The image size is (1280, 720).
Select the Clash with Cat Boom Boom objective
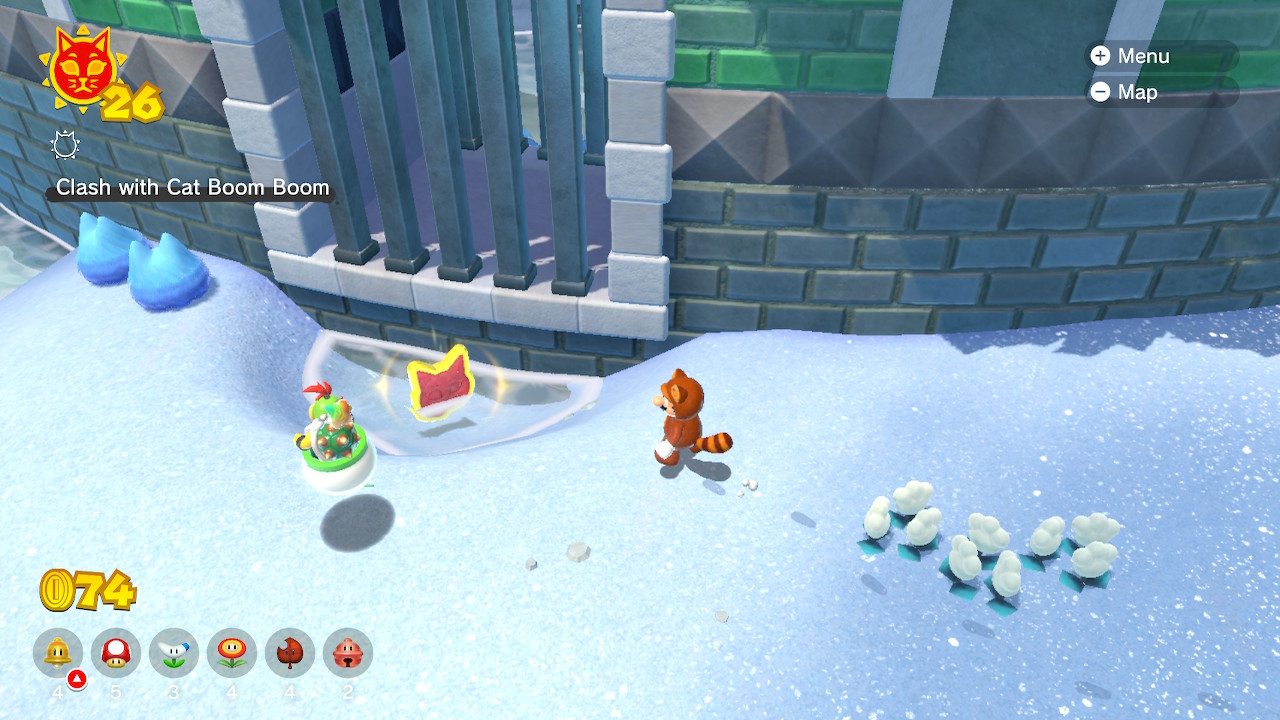pos(192,187)
